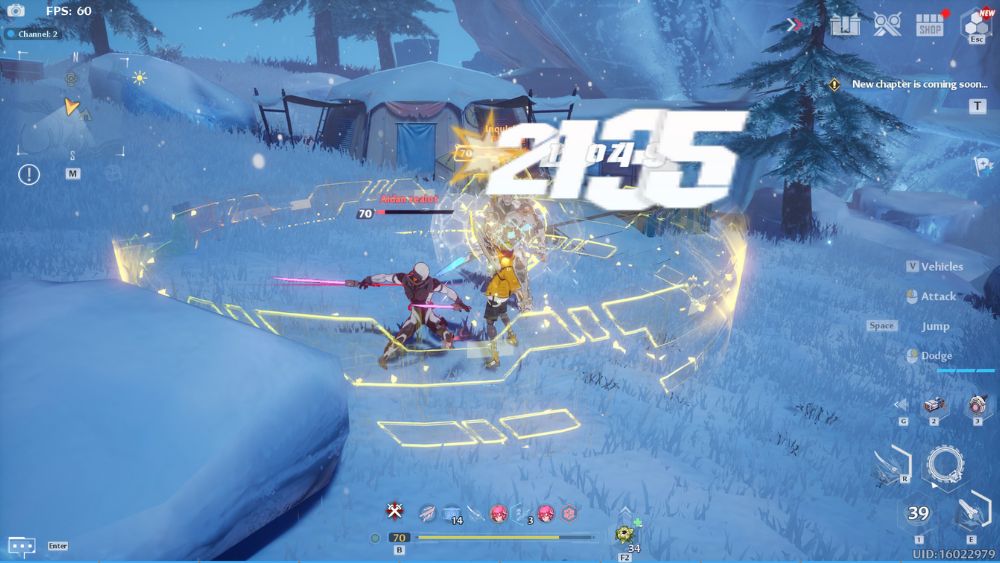This screenshot has width=1000, height=563.
Task: Switch to the bladed weapon in slot R
Action: [x=889, y=465]
